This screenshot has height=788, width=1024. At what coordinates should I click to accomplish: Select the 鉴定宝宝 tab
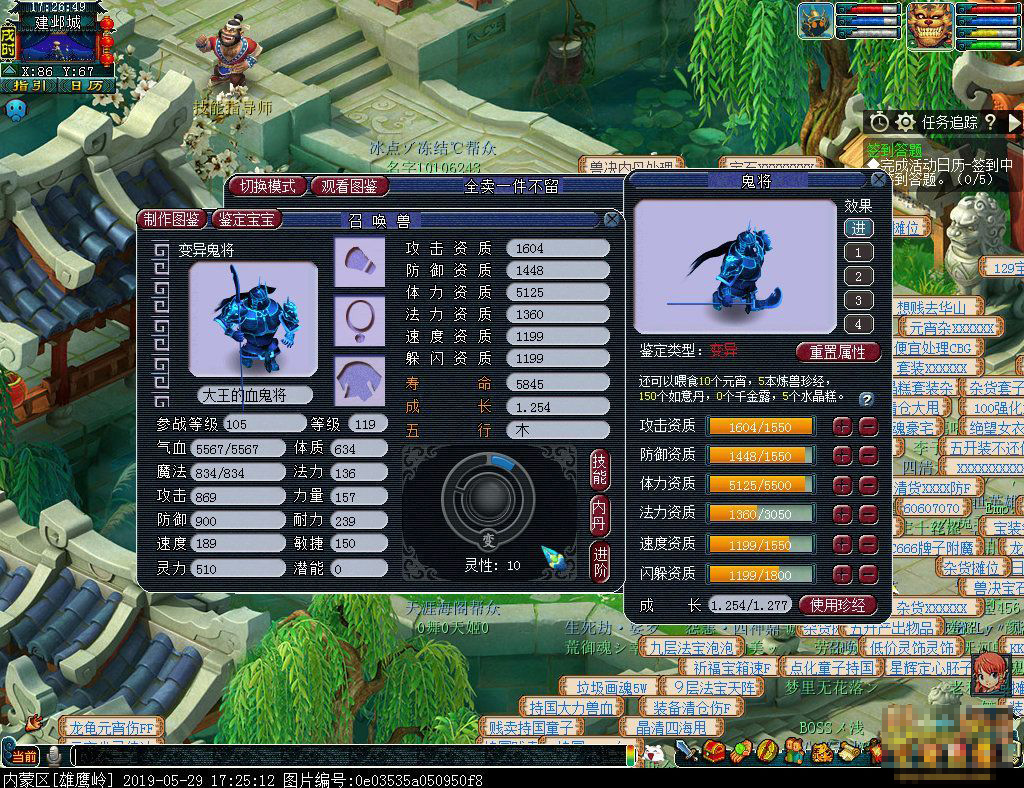click(x=246, y=220)
